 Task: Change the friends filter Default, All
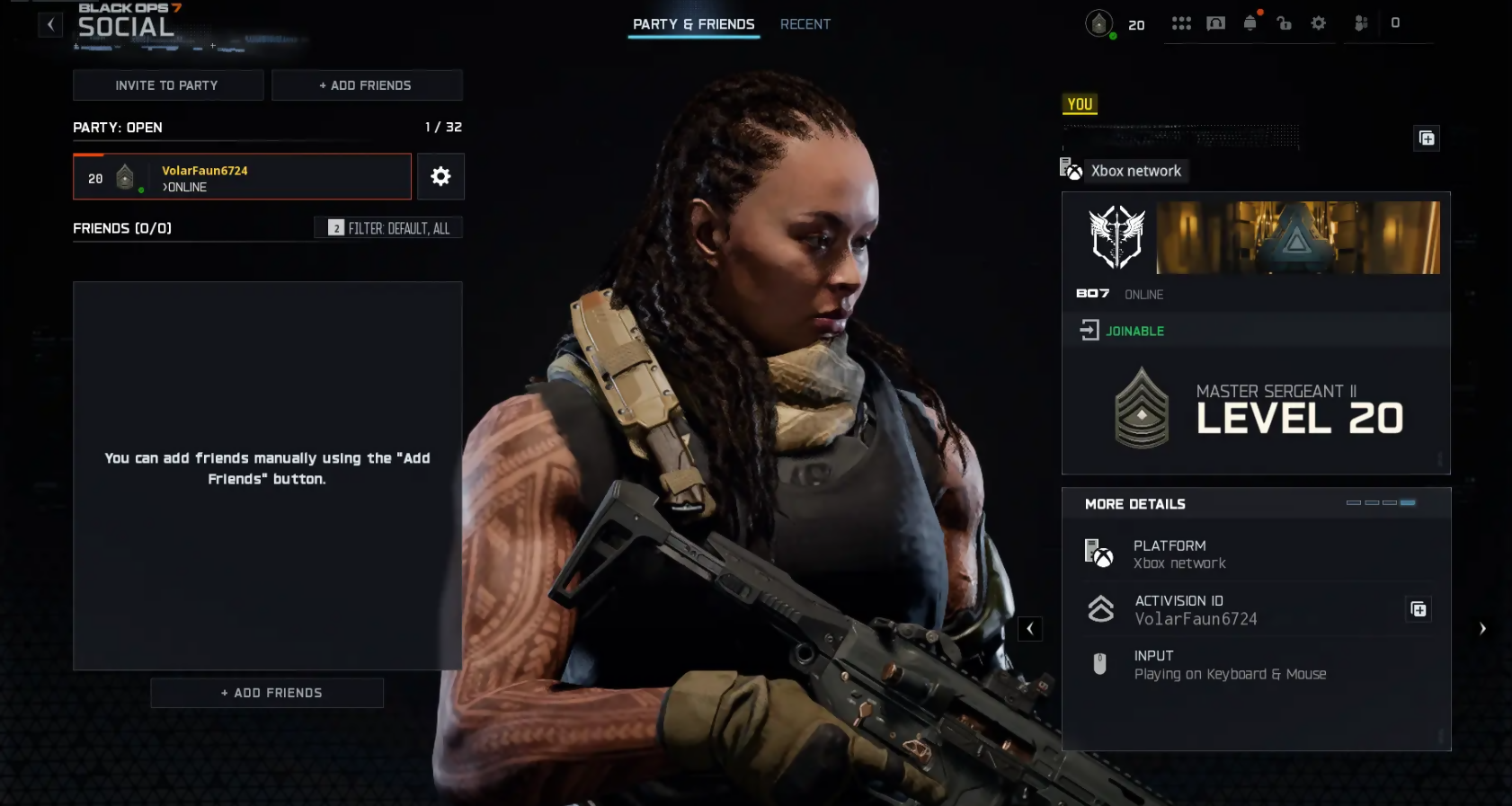click(388, 228)
